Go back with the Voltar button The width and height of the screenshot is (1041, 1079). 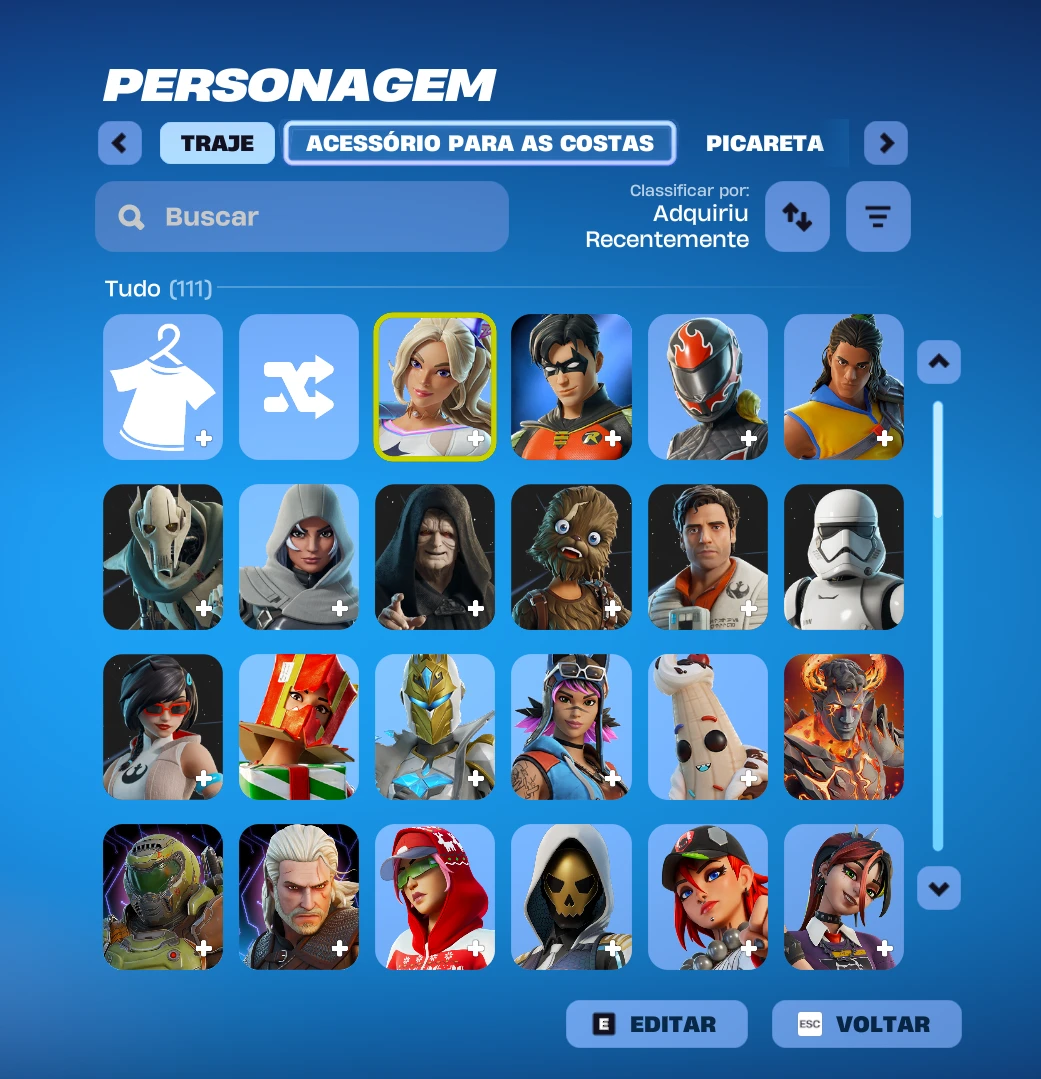pyautogui.click(x=867, y=1024)
